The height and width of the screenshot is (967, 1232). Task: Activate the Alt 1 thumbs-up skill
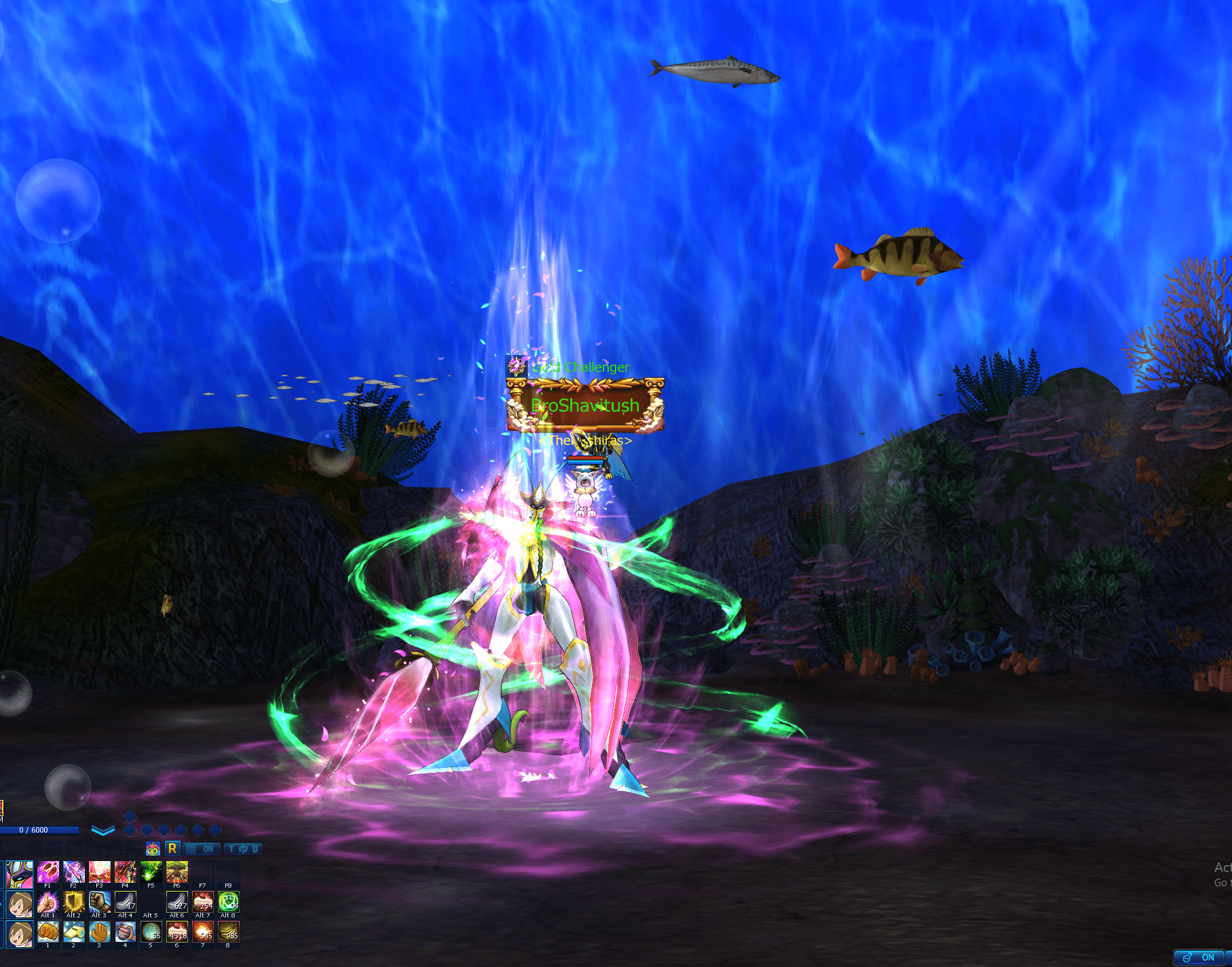pyautogui.click(x=48, y=902)
